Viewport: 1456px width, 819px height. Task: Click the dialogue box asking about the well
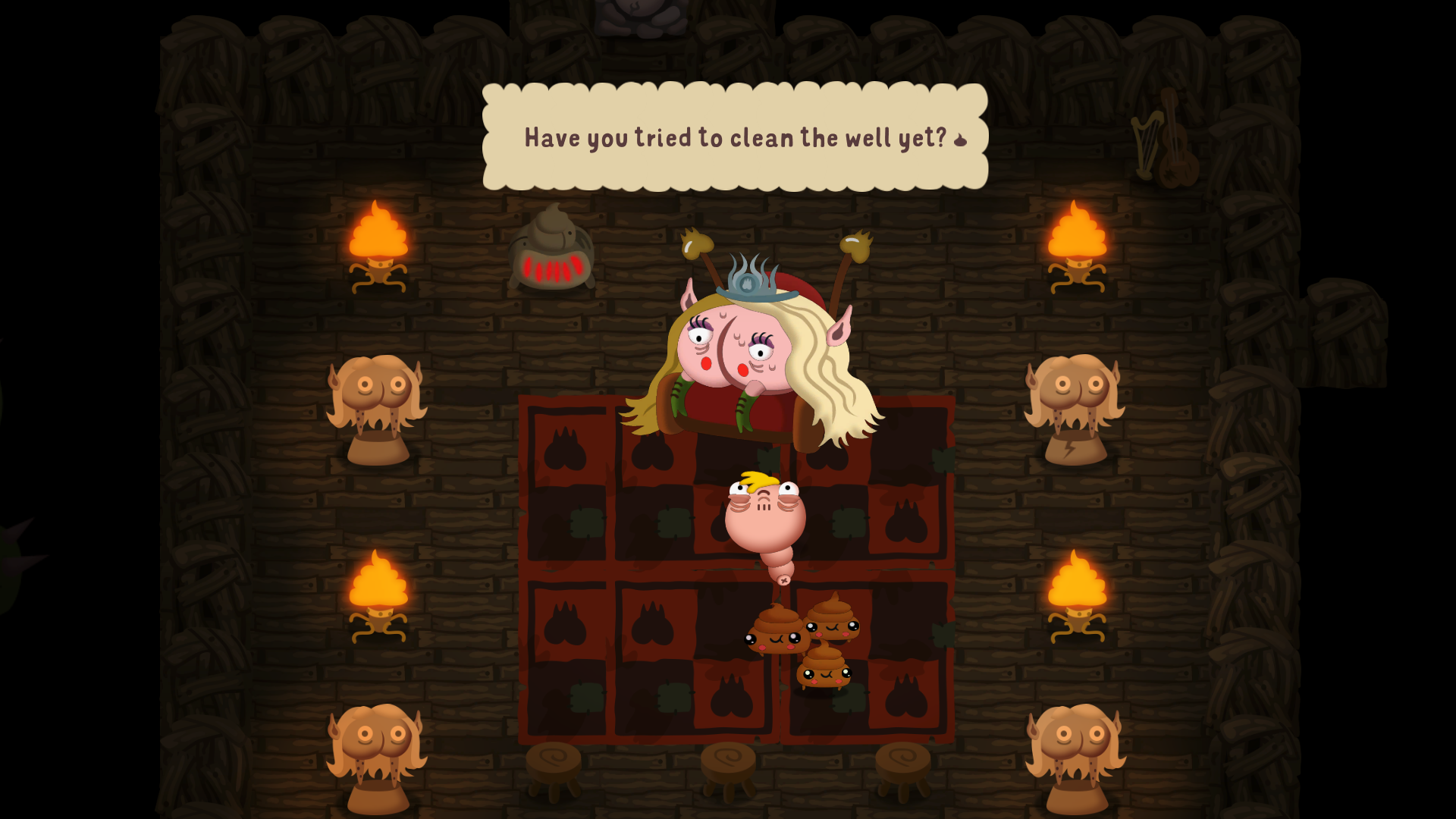click(x=734, y=136)
